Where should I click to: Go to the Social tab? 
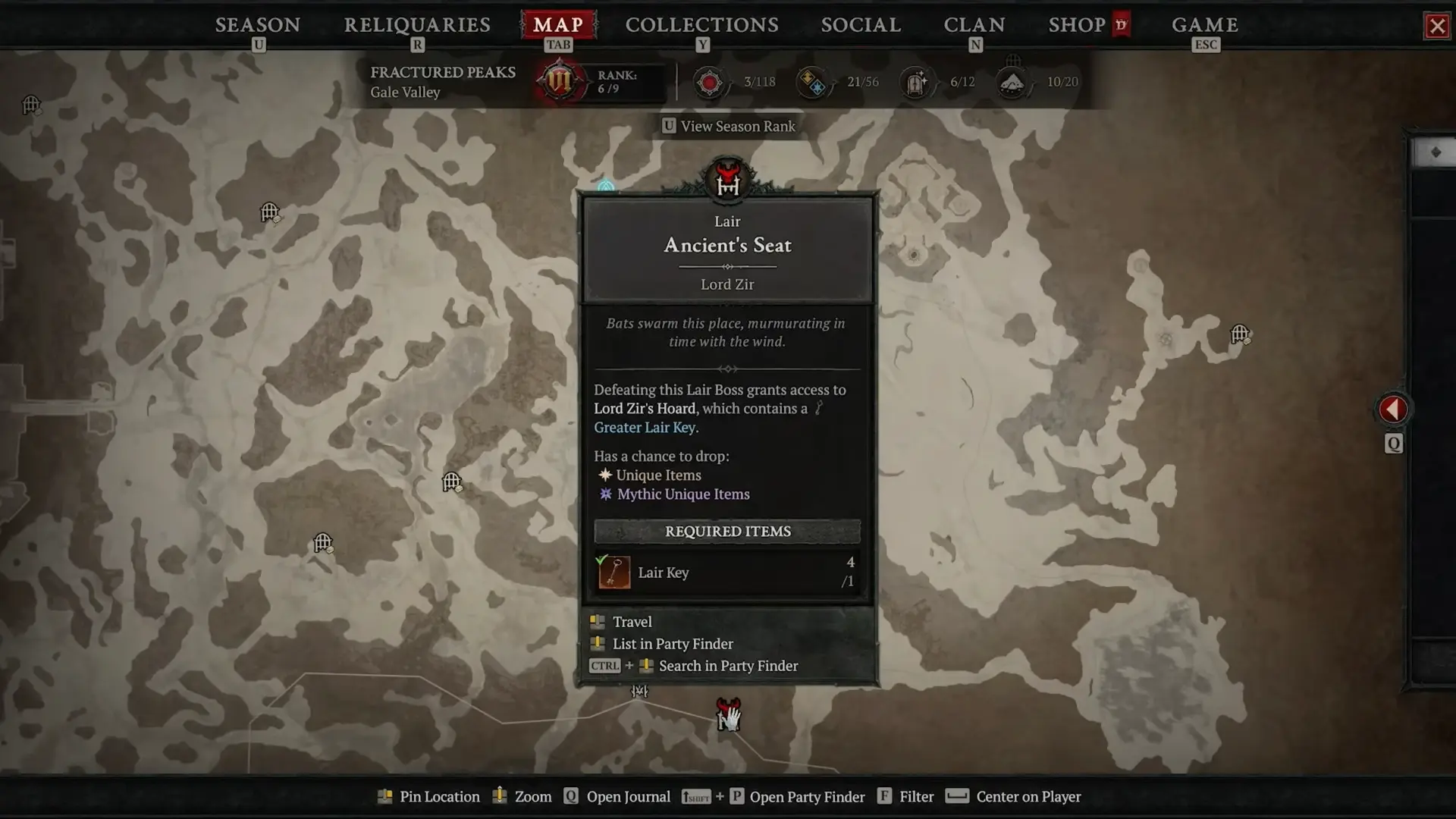[x=861, y=25]
